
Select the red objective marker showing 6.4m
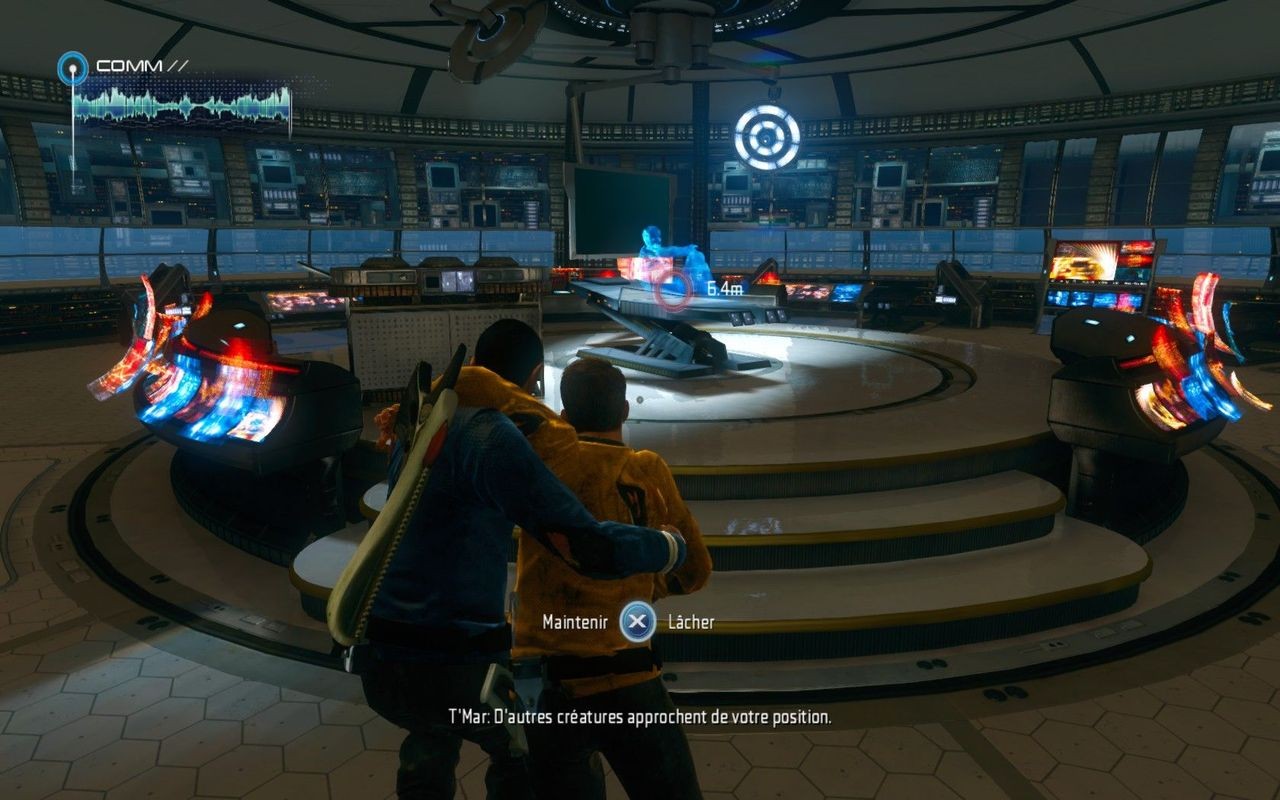674,289
